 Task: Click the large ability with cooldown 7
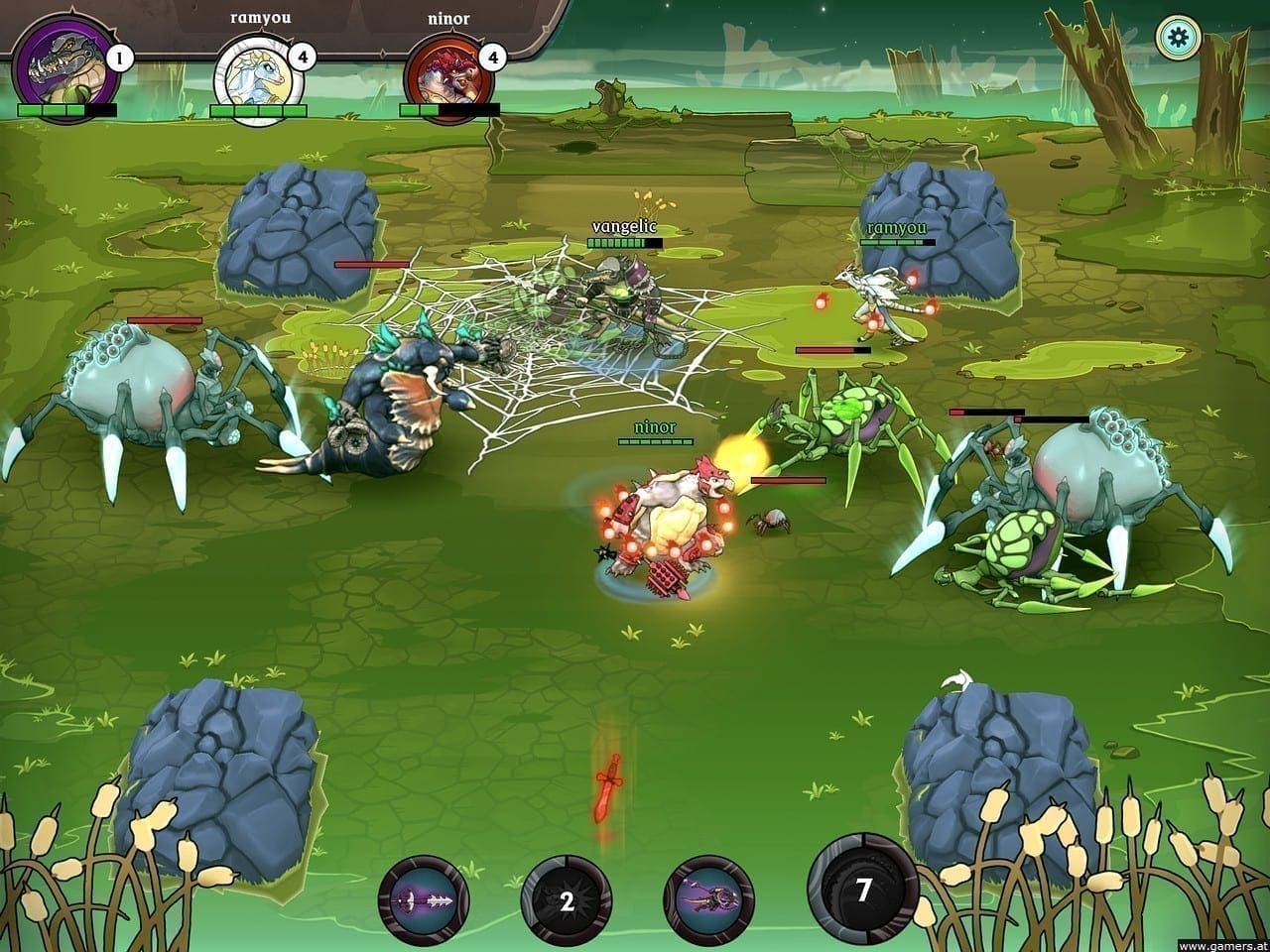(863, 890)
